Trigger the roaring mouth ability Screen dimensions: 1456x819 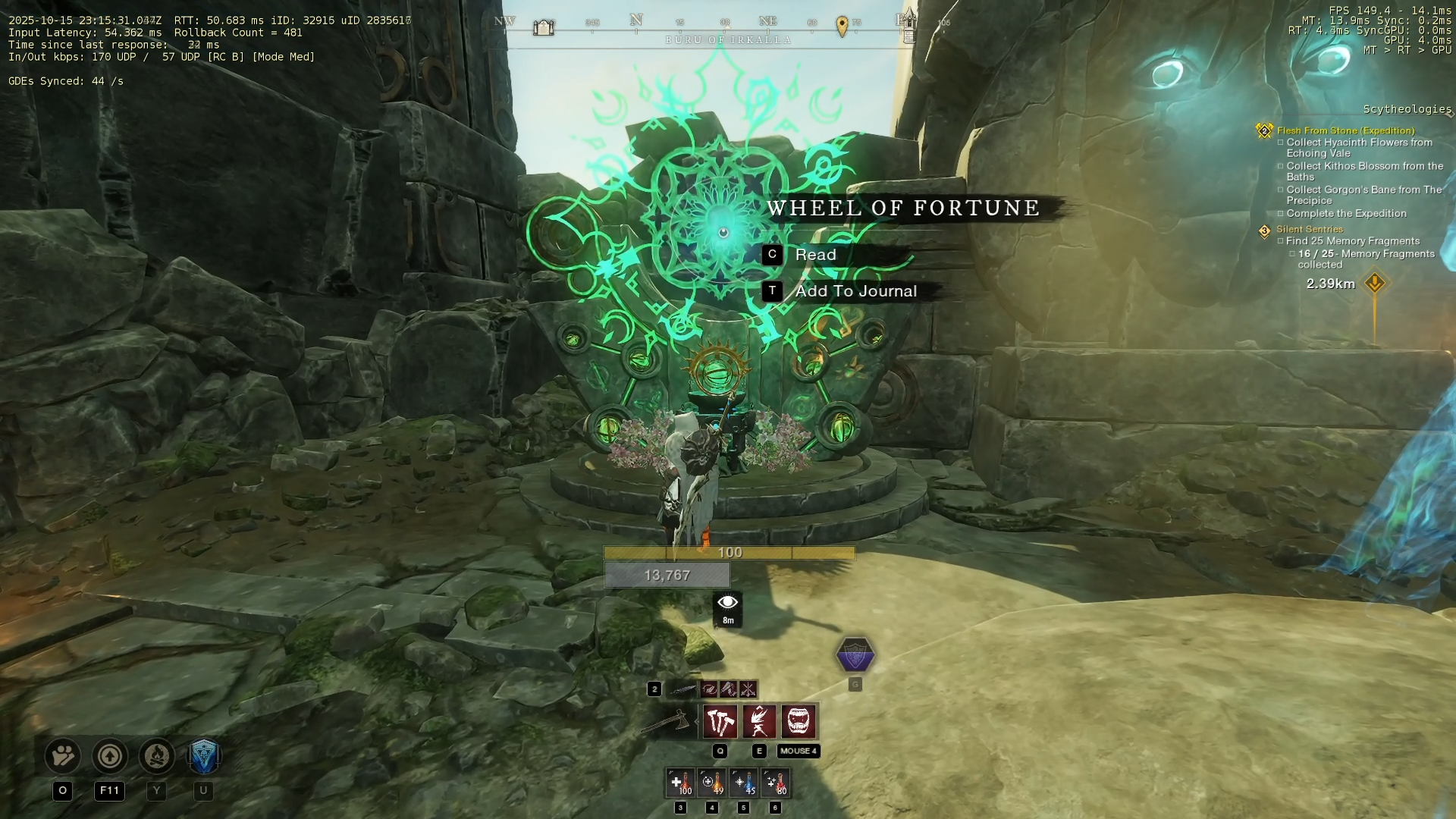point(799,721)
